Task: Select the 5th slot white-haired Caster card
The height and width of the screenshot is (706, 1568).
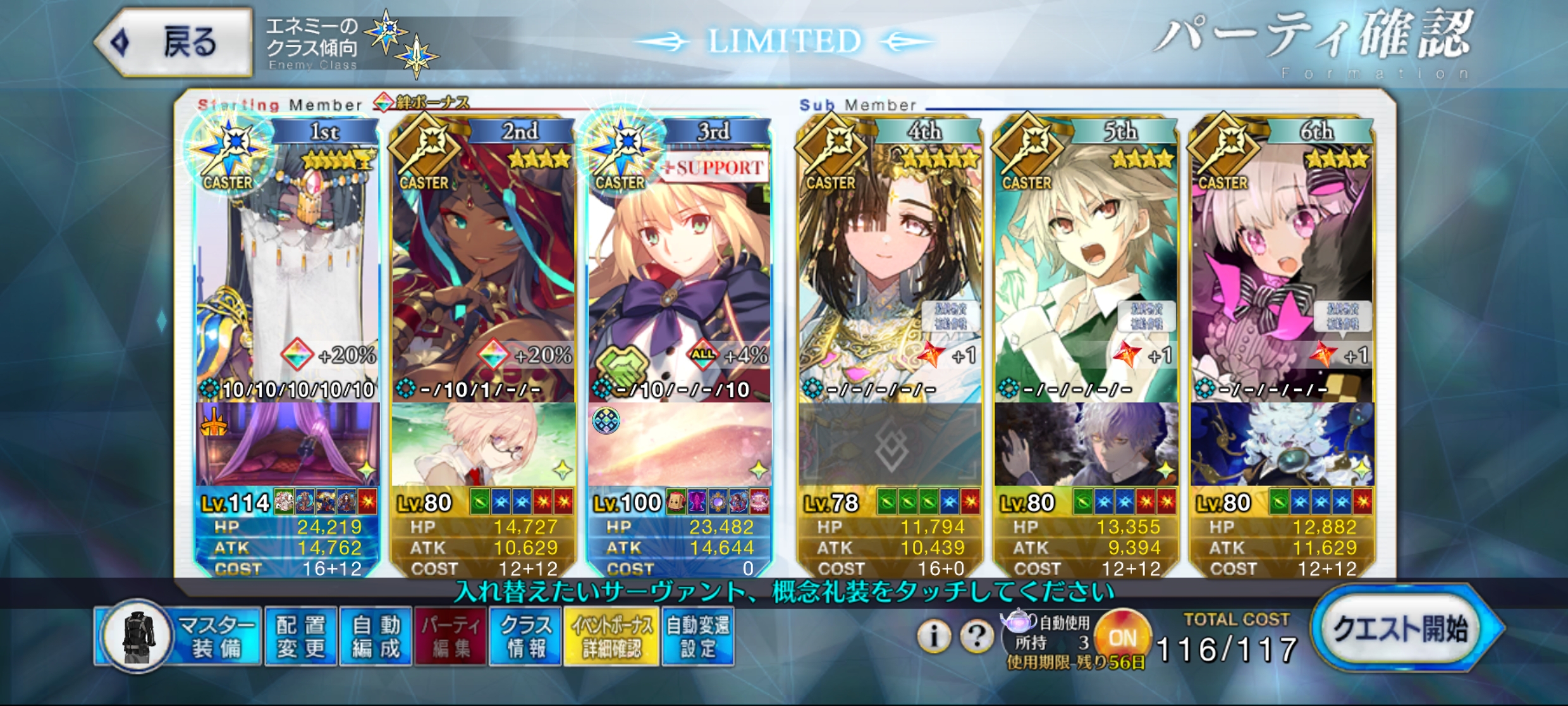Action: (x=1086, y=266)
